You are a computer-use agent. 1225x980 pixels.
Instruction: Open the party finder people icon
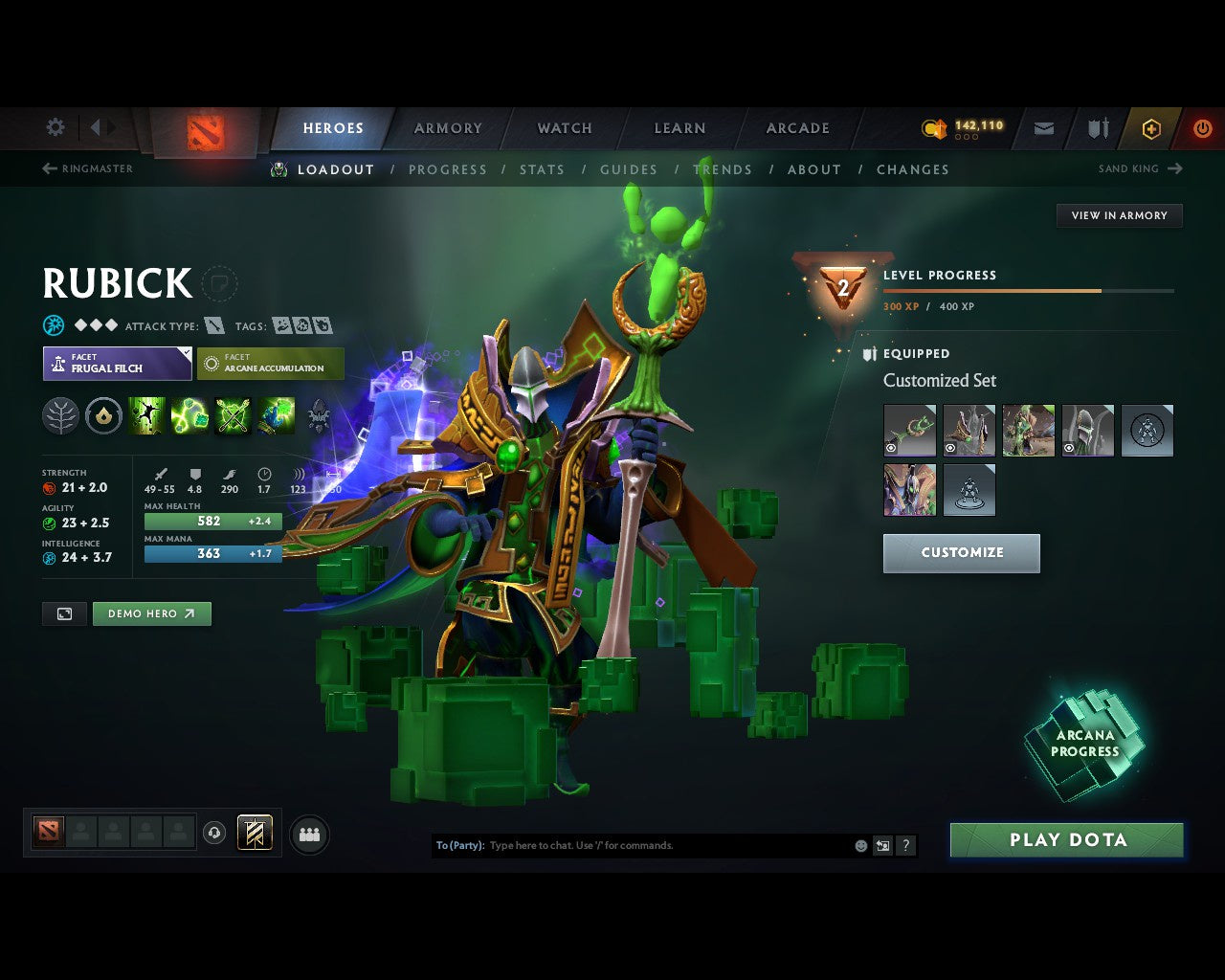[x=308, y=834]
